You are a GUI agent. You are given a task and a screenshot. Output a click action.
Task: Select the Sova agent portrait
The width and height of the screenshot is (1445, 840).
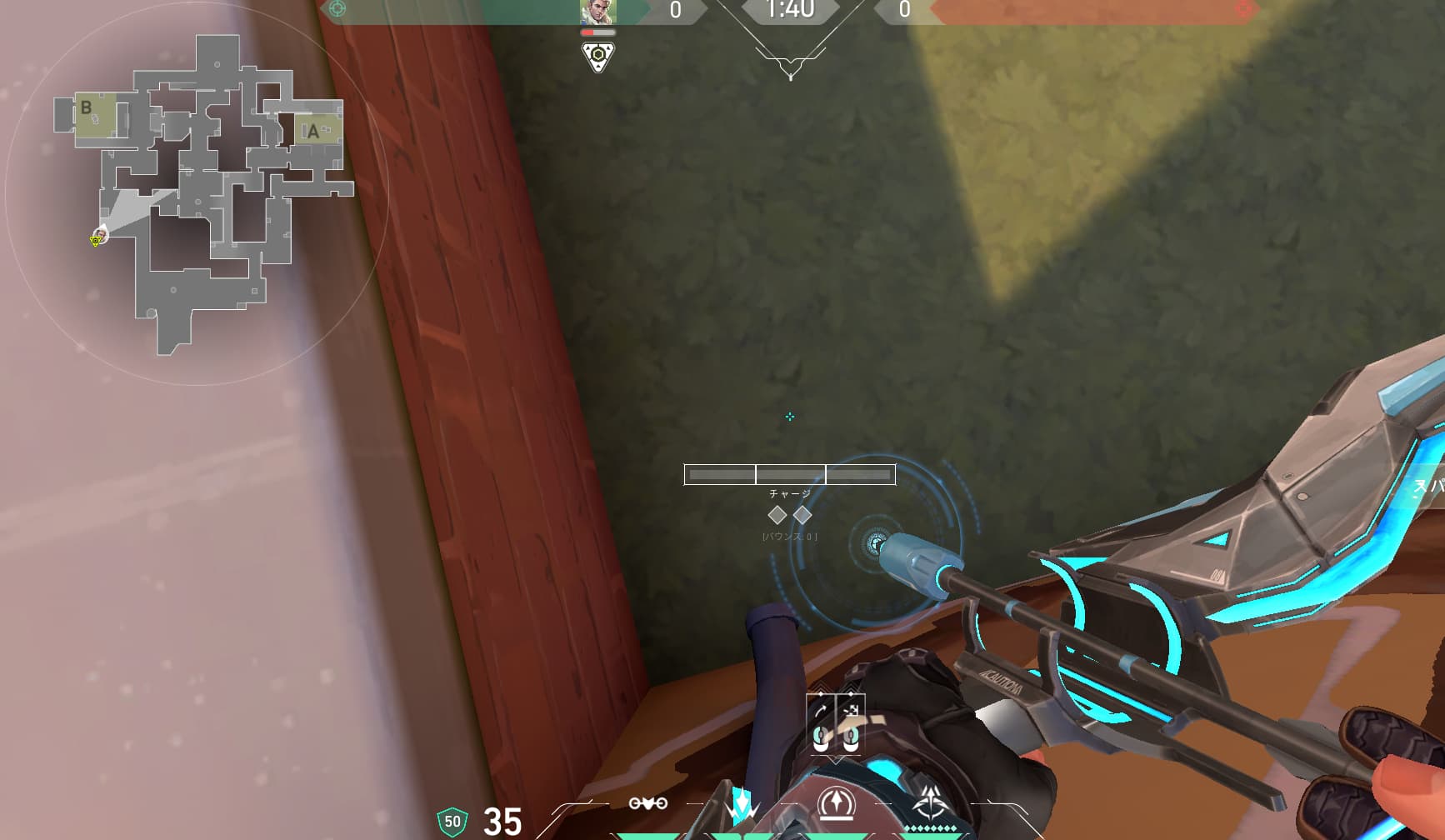tap(597, 12)
